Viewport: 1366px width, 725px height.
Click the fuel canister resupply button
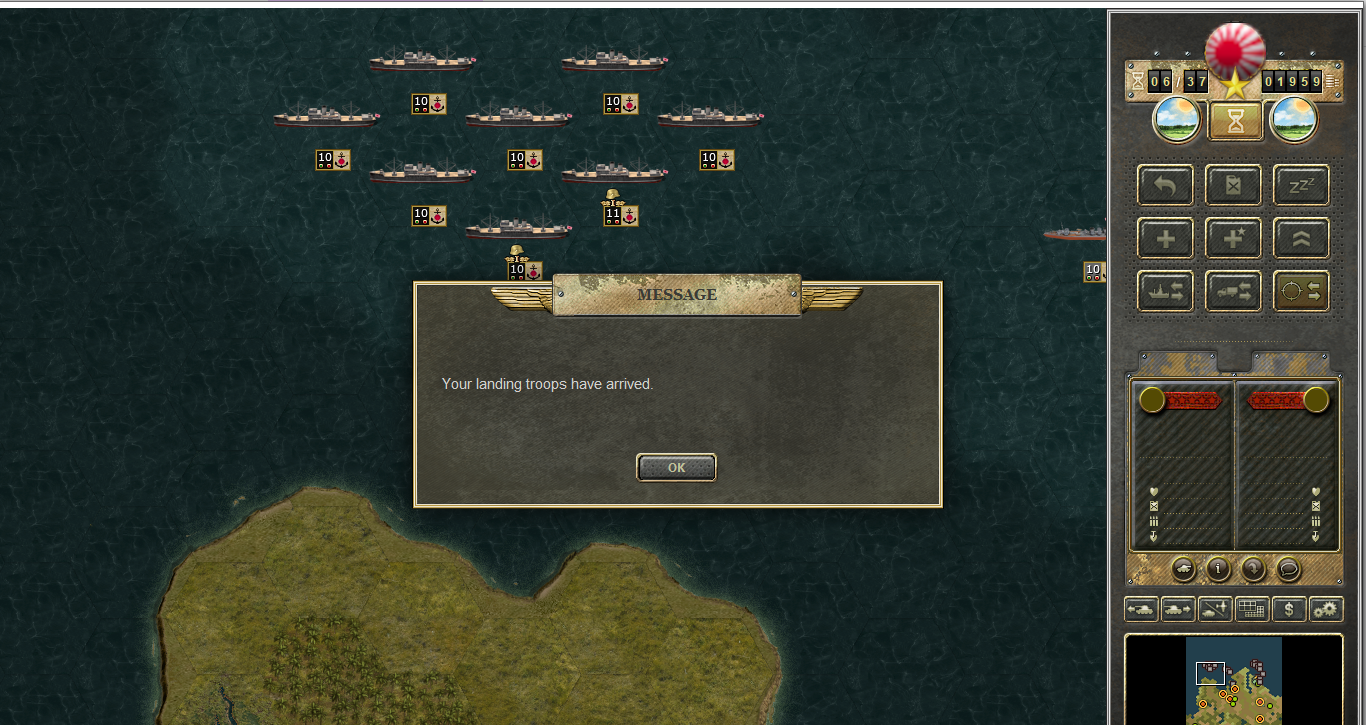[1233, 185]
